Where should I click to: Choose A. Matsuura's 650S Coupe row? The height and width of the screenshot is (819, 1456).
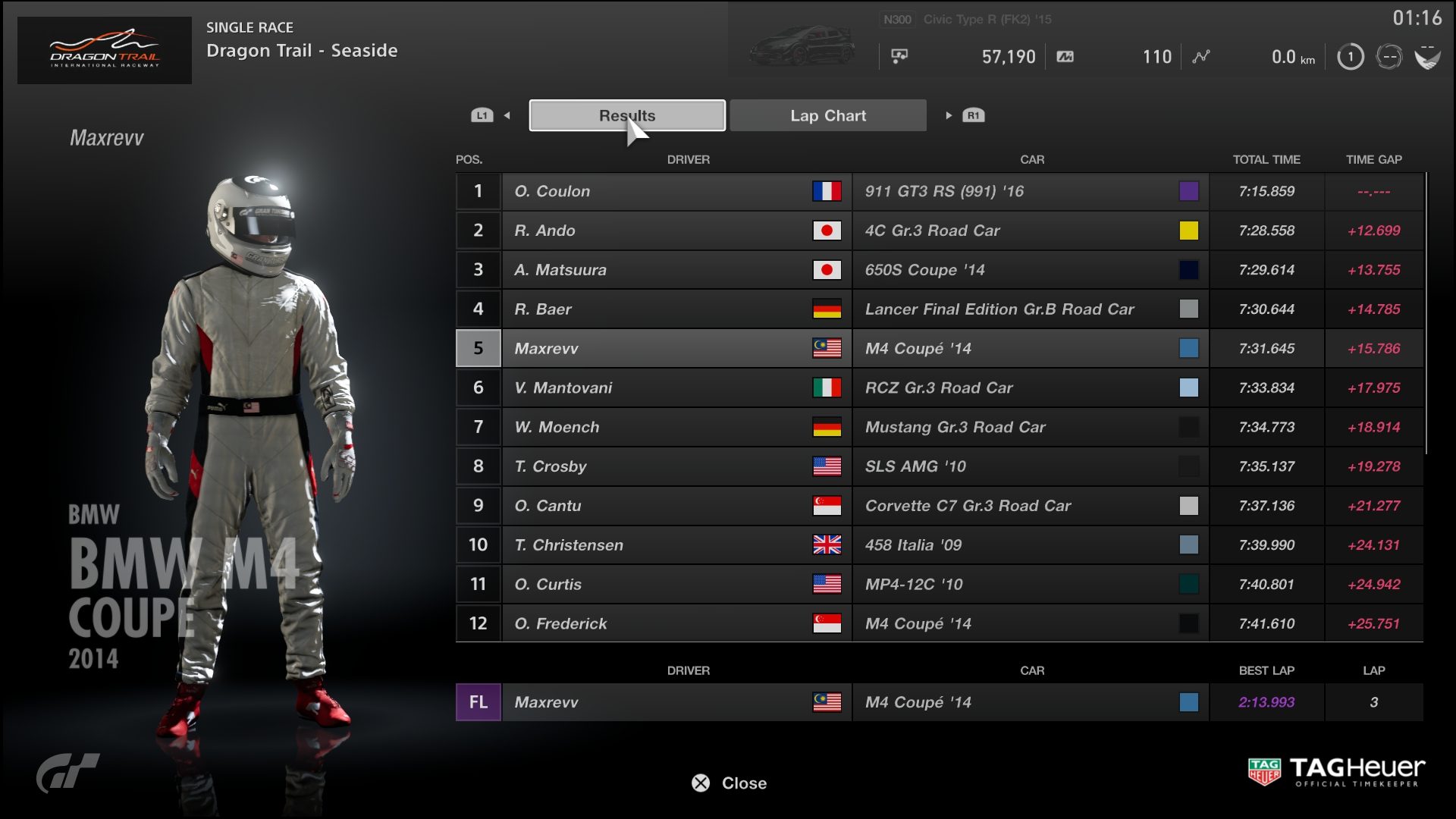click(939, 270)
